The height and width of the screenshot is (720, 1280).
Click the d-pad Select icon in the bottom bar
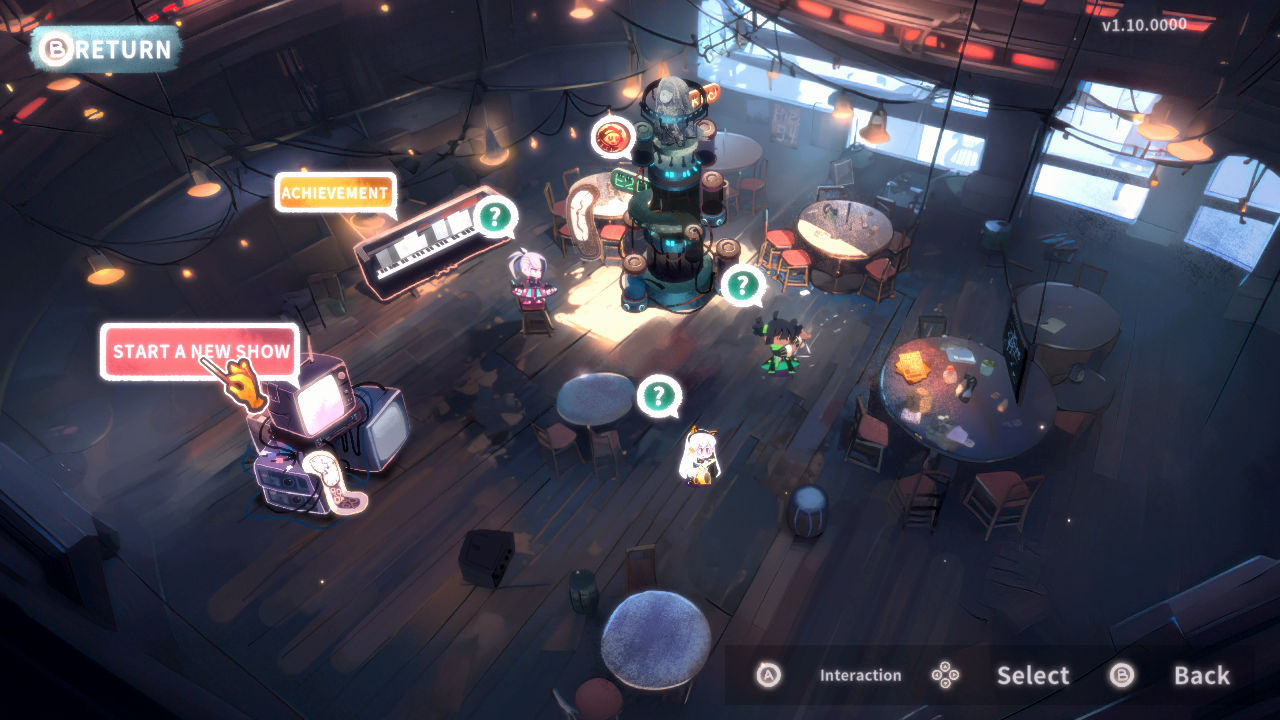[x=945, y=675]
